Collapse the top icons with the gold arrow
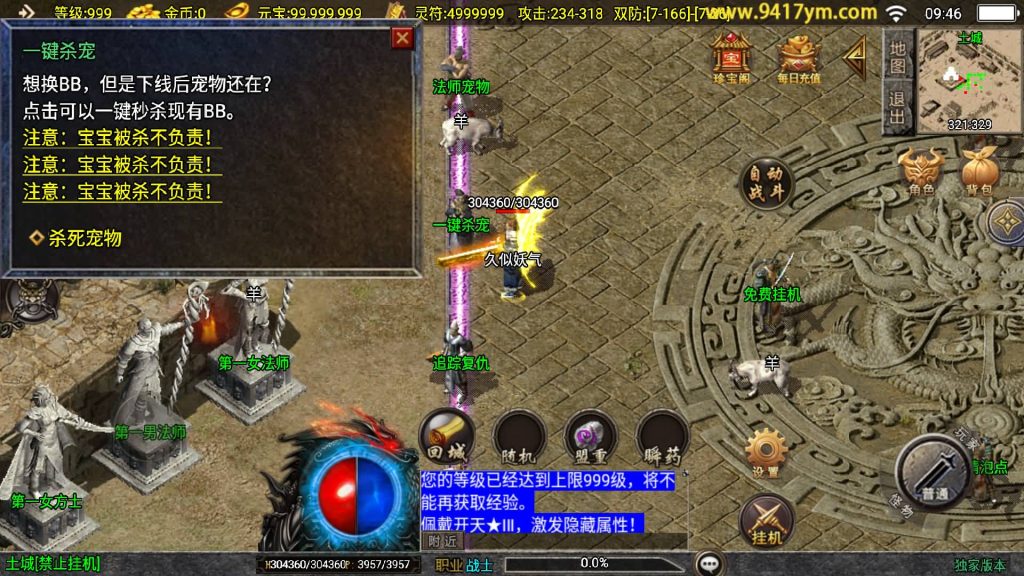The height and width of the screenshot is (576, 1024). [854, 58]
